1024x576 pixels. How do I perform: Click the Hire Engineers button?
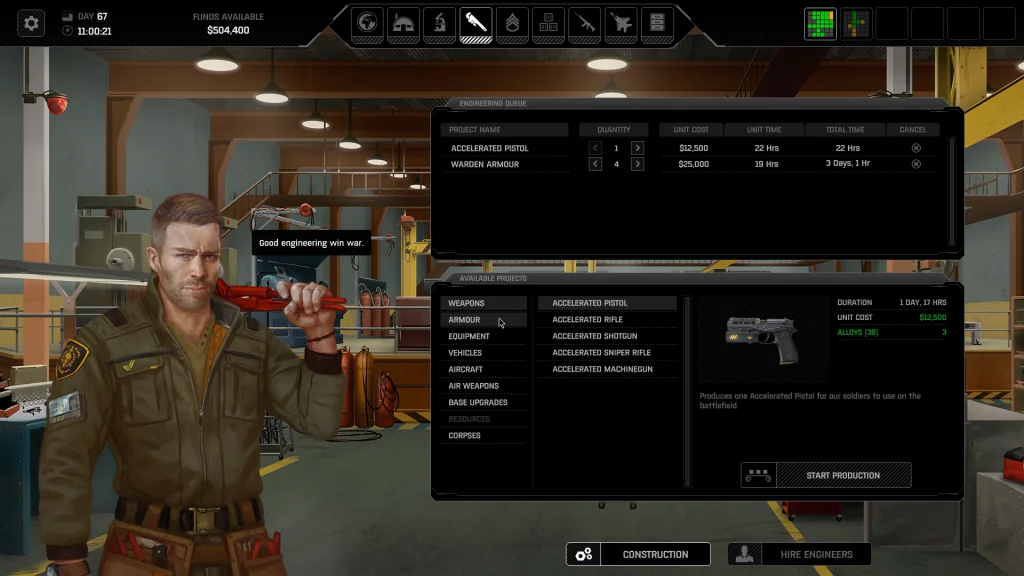pos(798,554)
